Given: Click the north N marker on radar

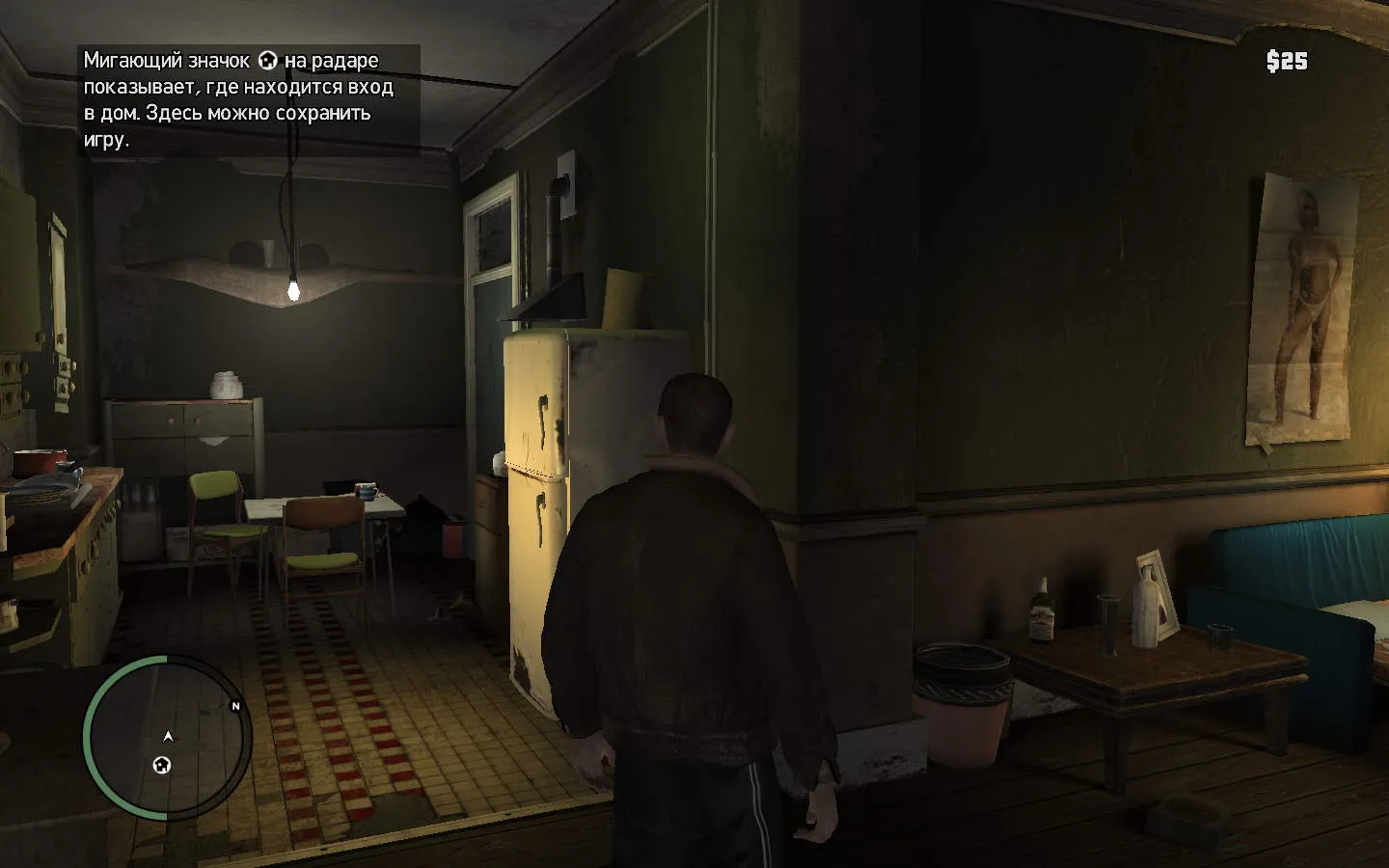Looking at the screenshot, I should tap(235, 706).
